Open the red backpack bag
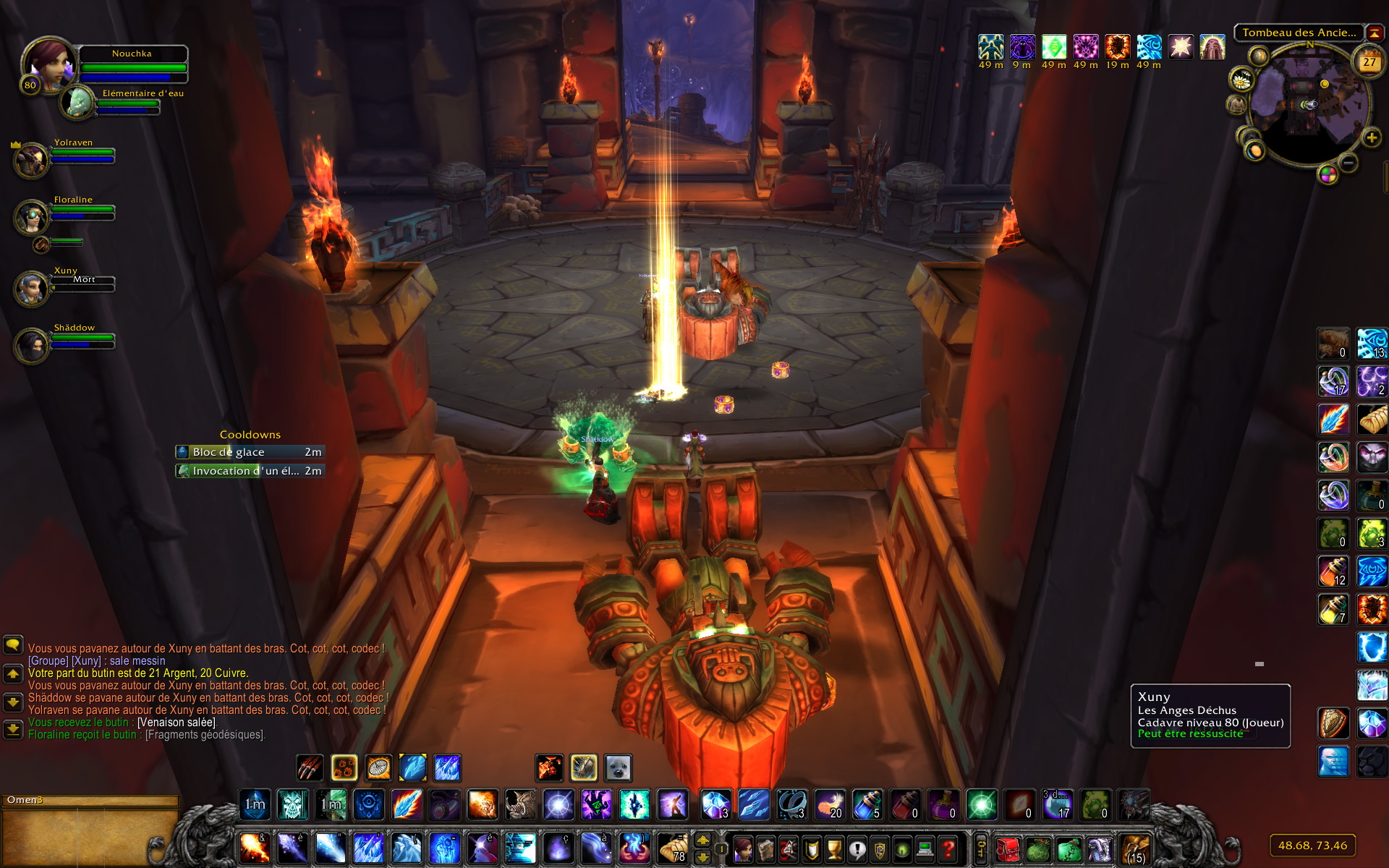 click(1007, 848)
